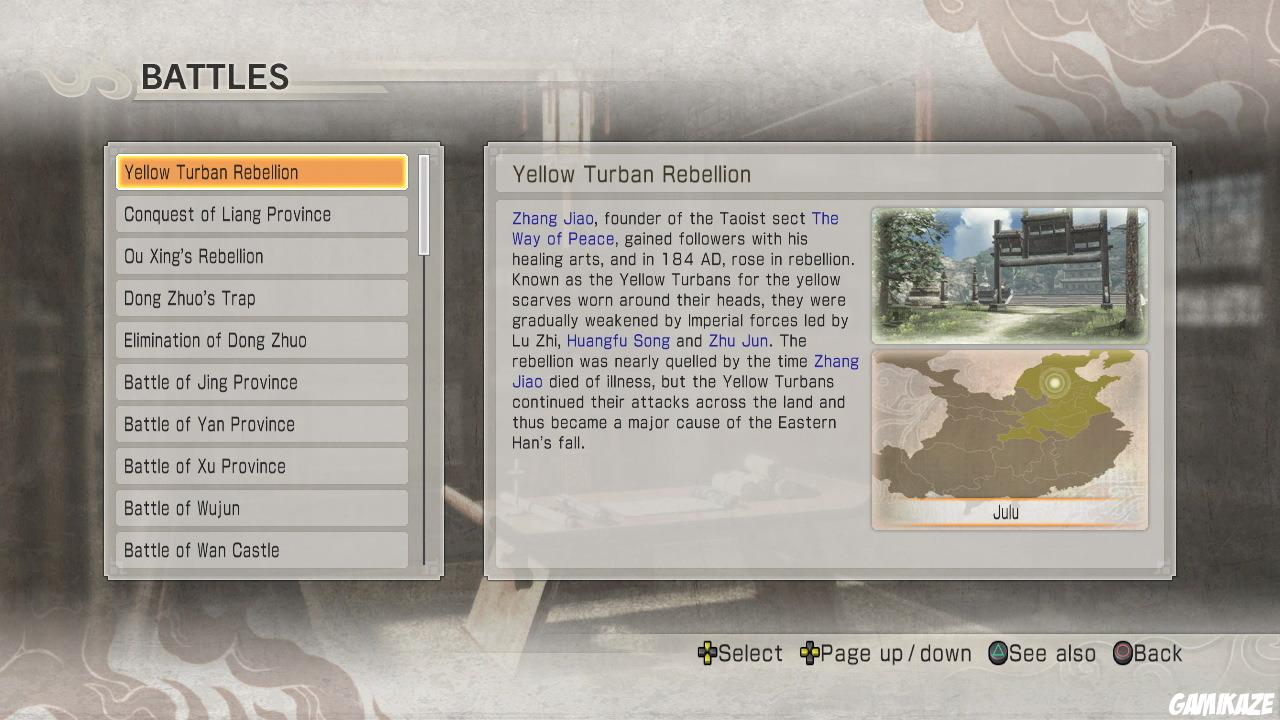Click the Page up/down D-pad icon

click(808, 653)
